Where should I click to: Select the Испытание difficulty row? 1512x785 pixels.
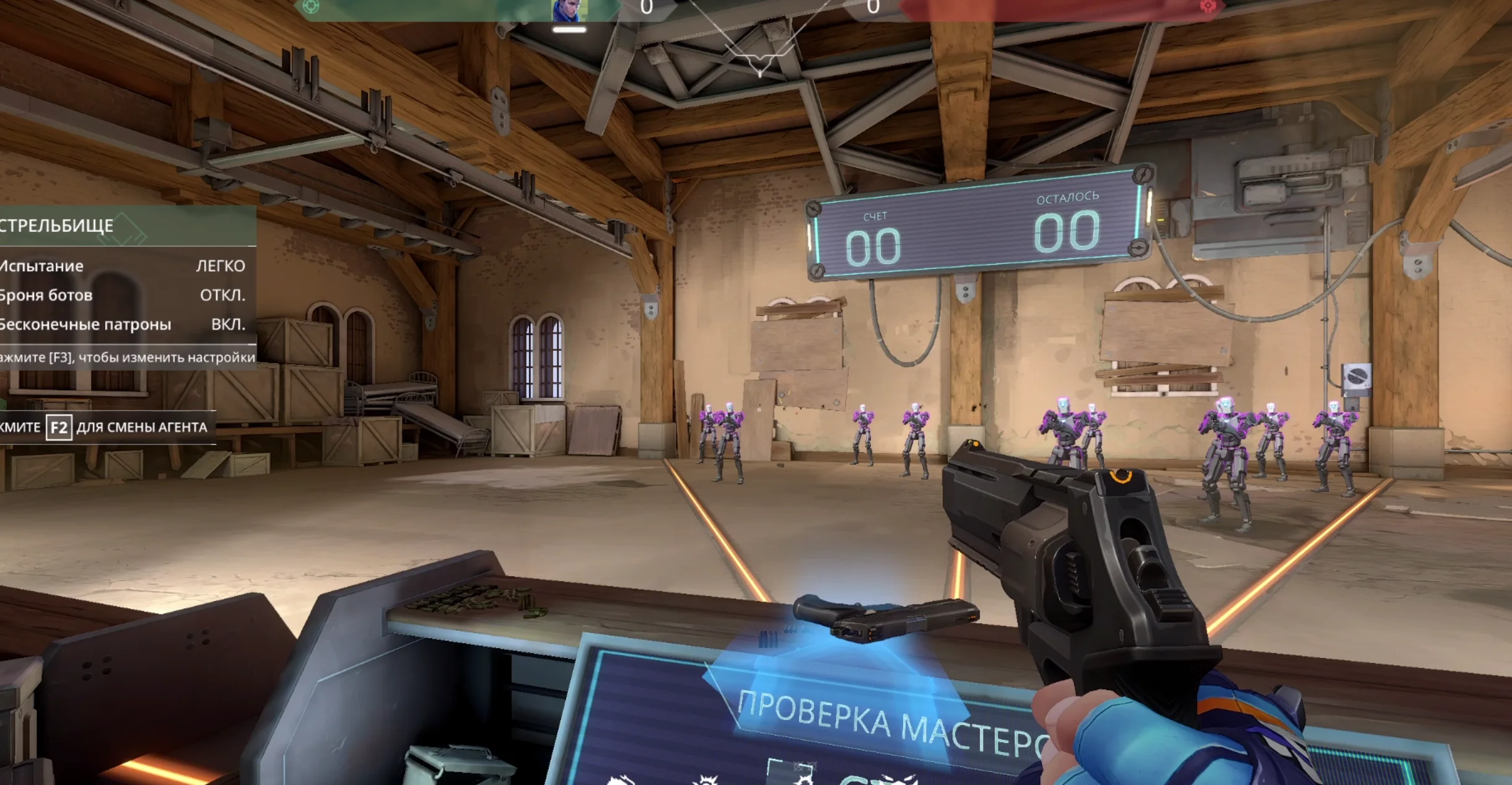pyautogui.click(x=124, y=266)
